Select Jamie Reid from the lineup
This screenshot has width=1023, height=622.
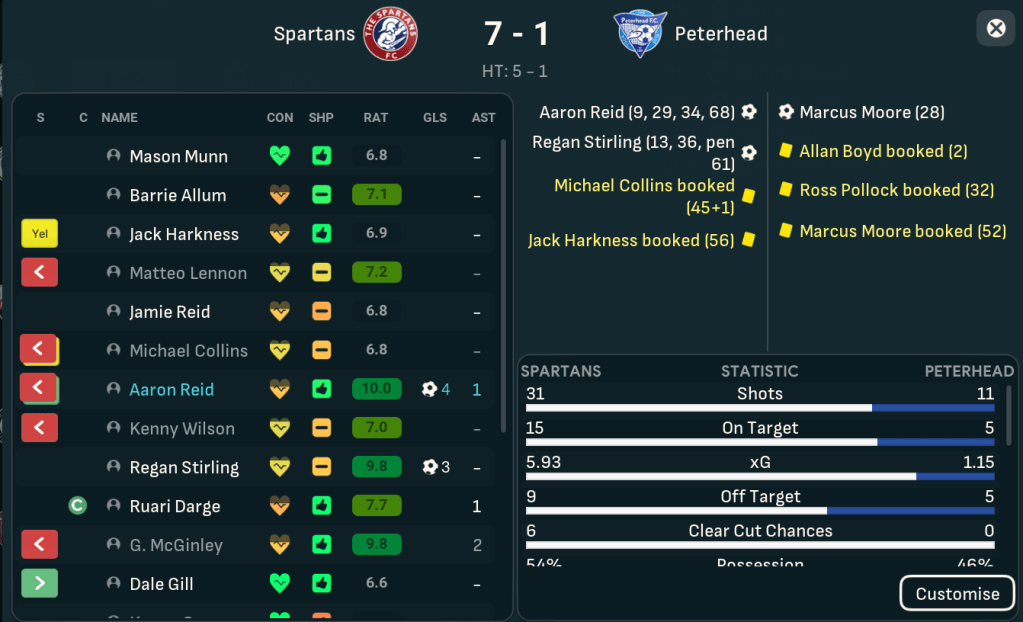tap(170, 312)
